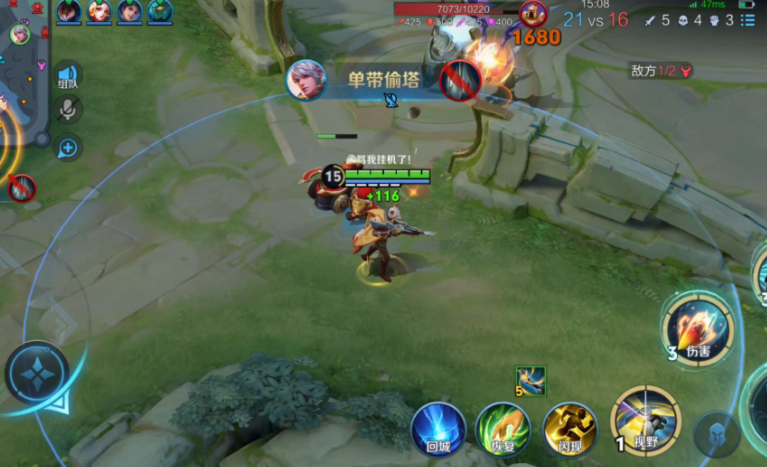
Task: Select the teal armored teammate portrait
Action: click(160, 11)
